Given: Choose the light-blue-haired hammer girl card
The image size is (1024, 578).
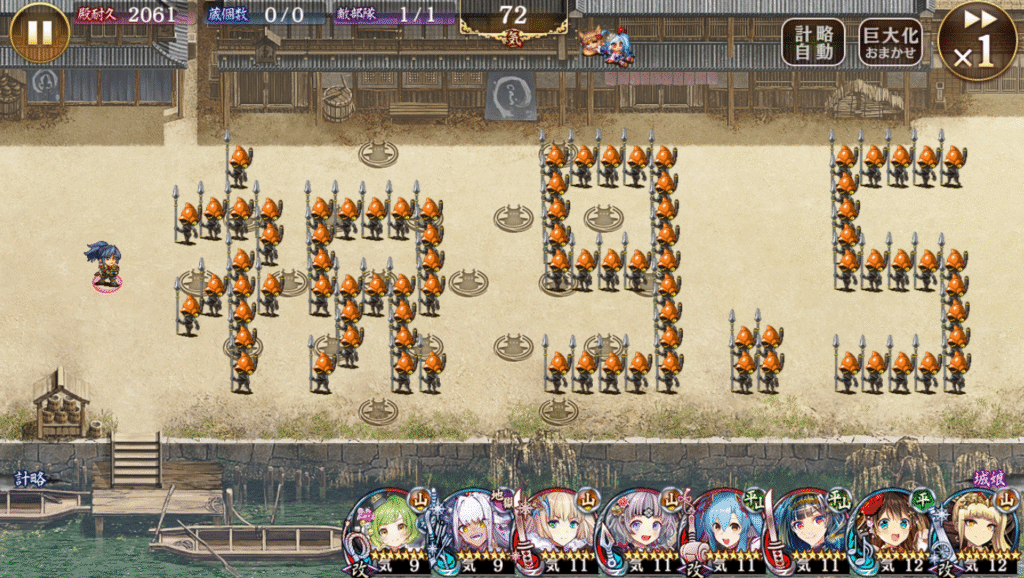Looking at the screenshot, I should point(724,529).
